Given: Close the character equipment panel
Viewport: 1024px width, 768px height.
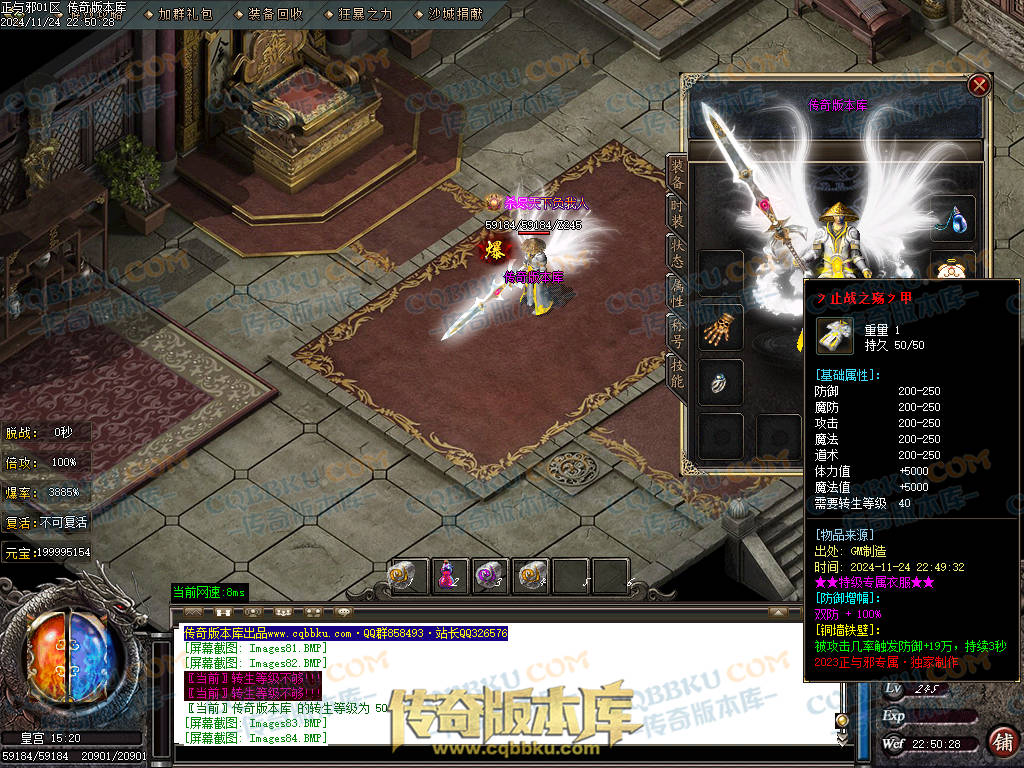Looking at the screenshot, I should [979, 86].
